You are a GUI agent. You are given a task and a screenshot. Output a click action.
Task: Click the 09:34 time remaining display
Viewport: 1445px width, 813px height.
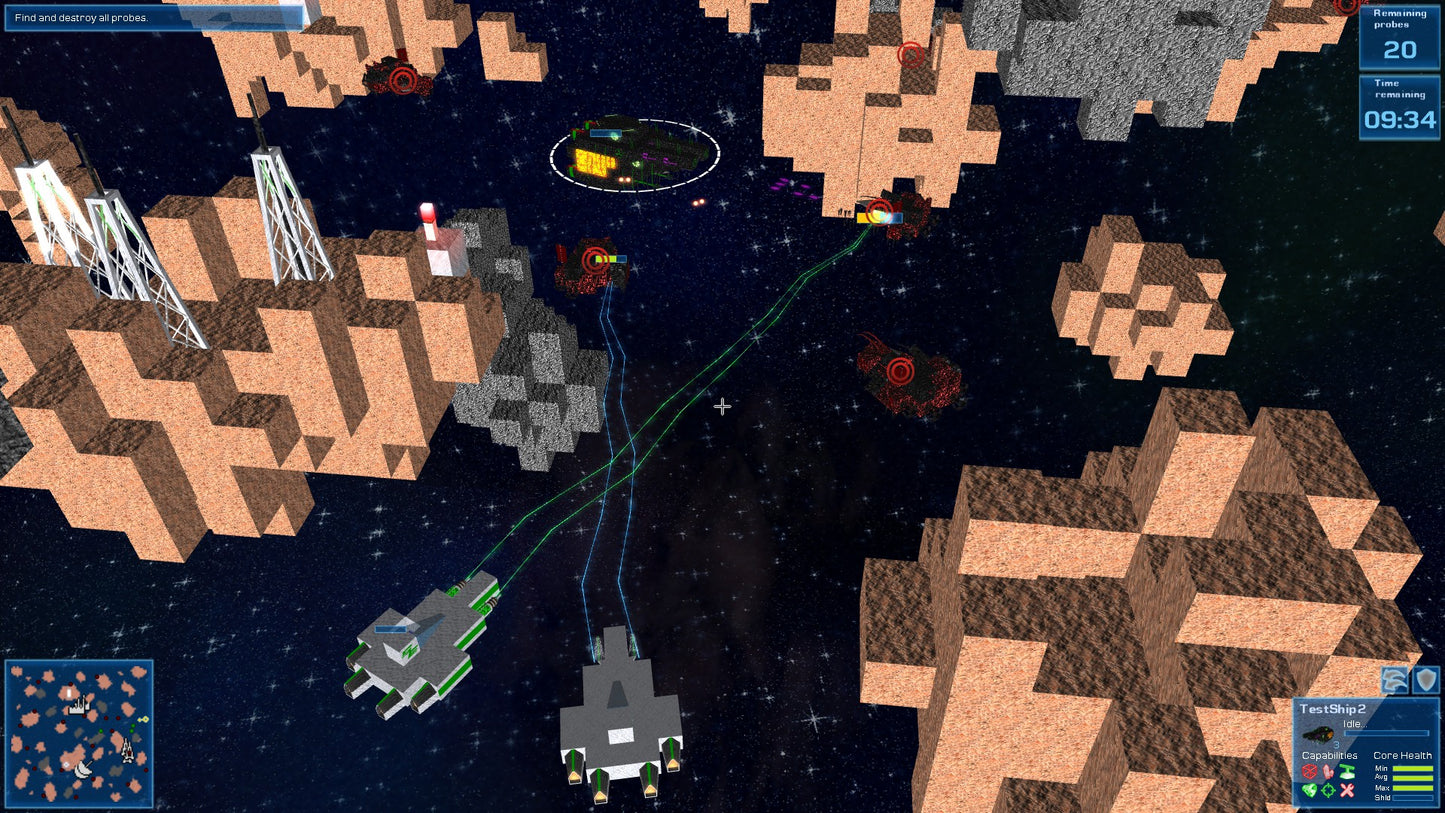[1399, 118]
